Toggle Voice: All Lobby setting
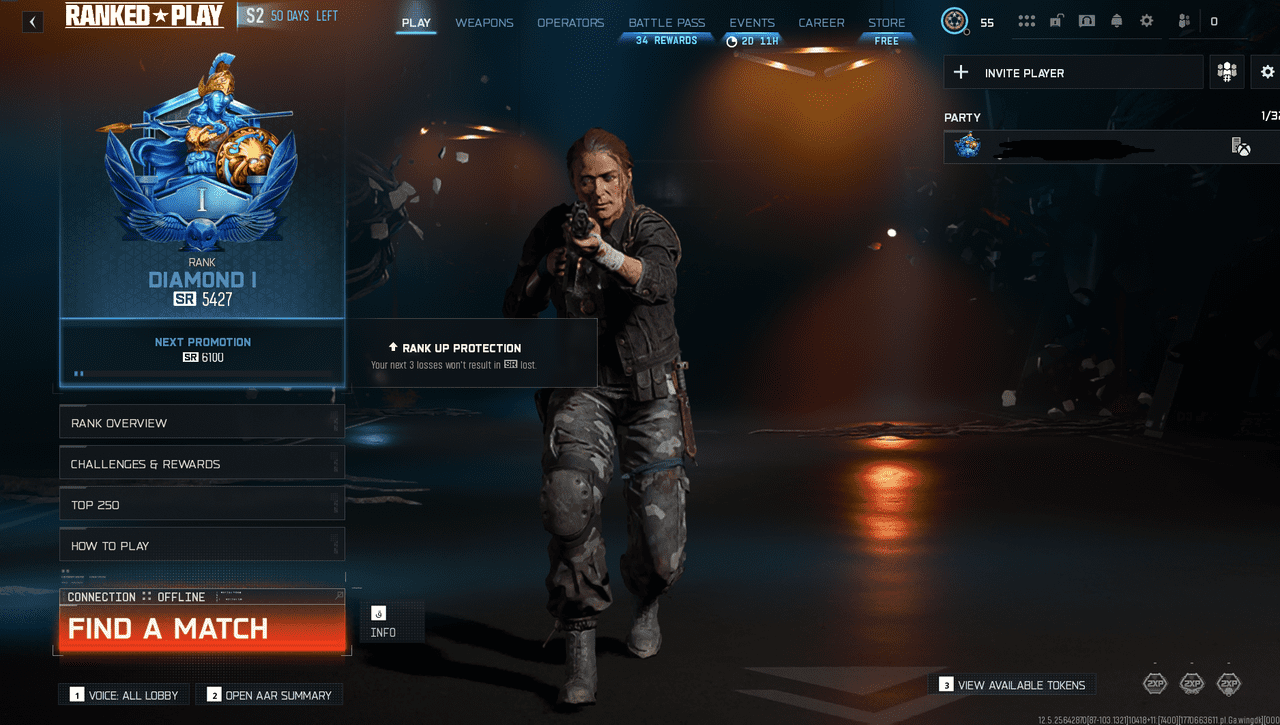The height and width of the screenshot is (725, 1280). tap(123, 693)
